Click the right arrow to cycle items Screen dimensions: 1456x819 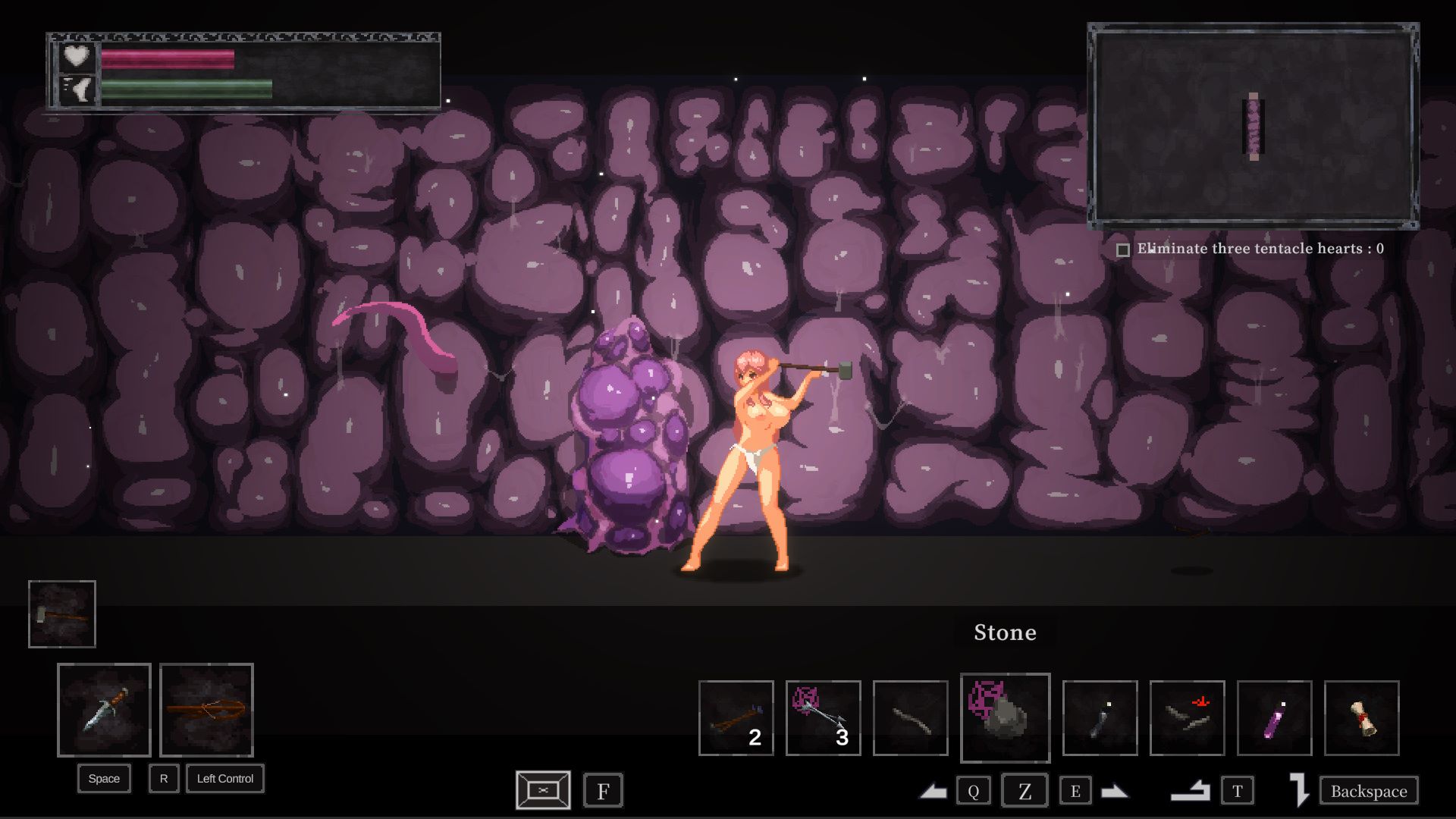pos(1114,792)
